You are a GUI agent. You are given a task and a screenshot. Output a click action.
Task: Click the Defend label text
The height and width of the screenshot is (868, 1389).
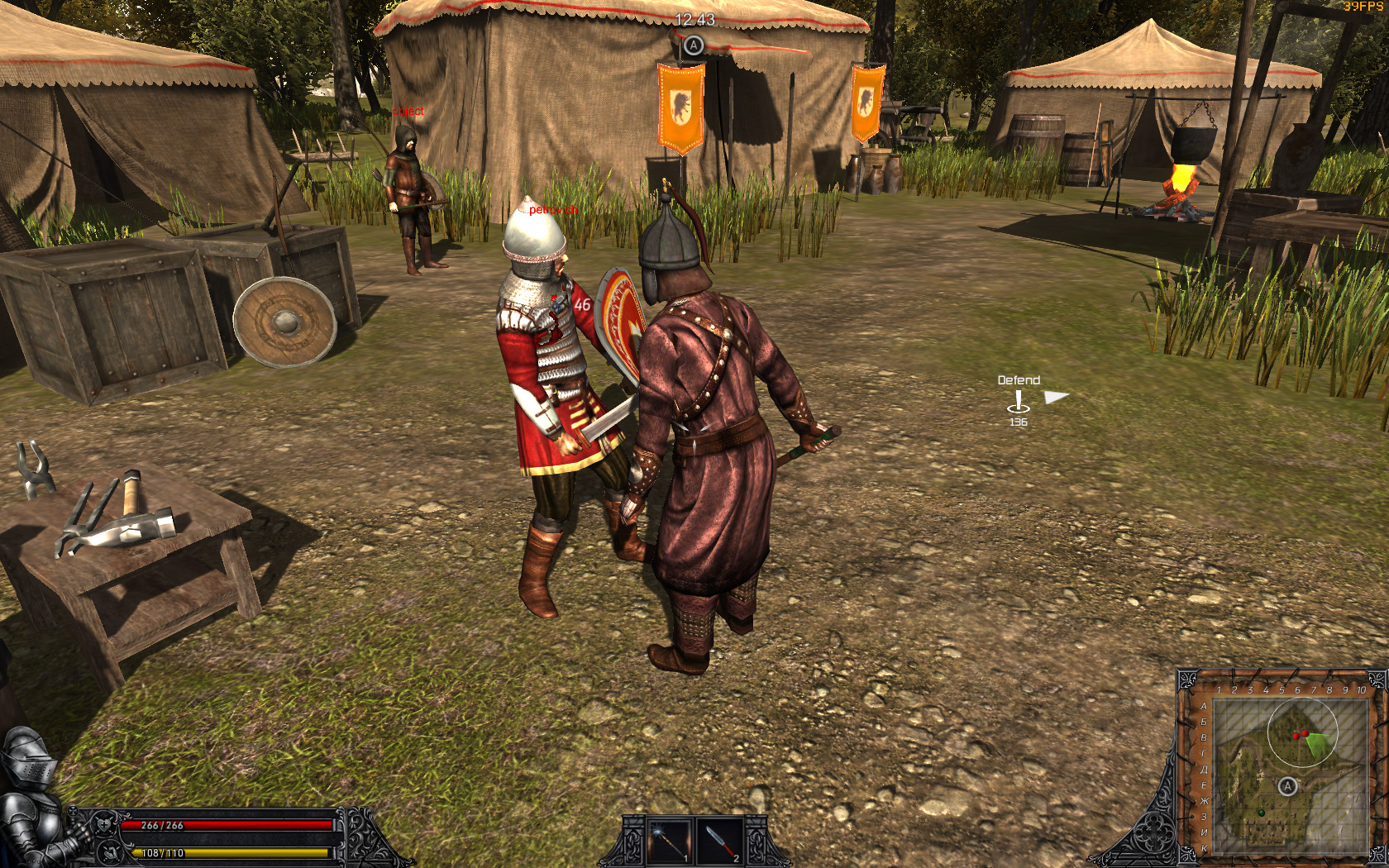tap(1018, 381)
